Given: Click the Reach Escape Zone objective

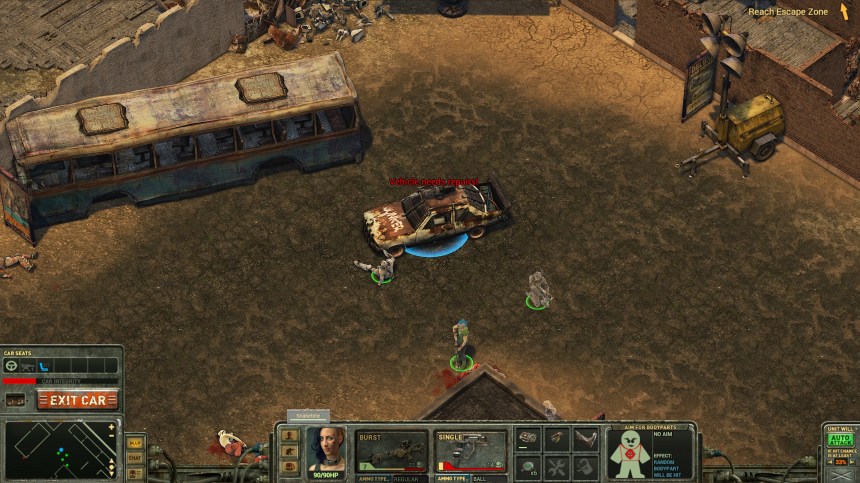Looking at the screenshot, I should tap(788, 12).
